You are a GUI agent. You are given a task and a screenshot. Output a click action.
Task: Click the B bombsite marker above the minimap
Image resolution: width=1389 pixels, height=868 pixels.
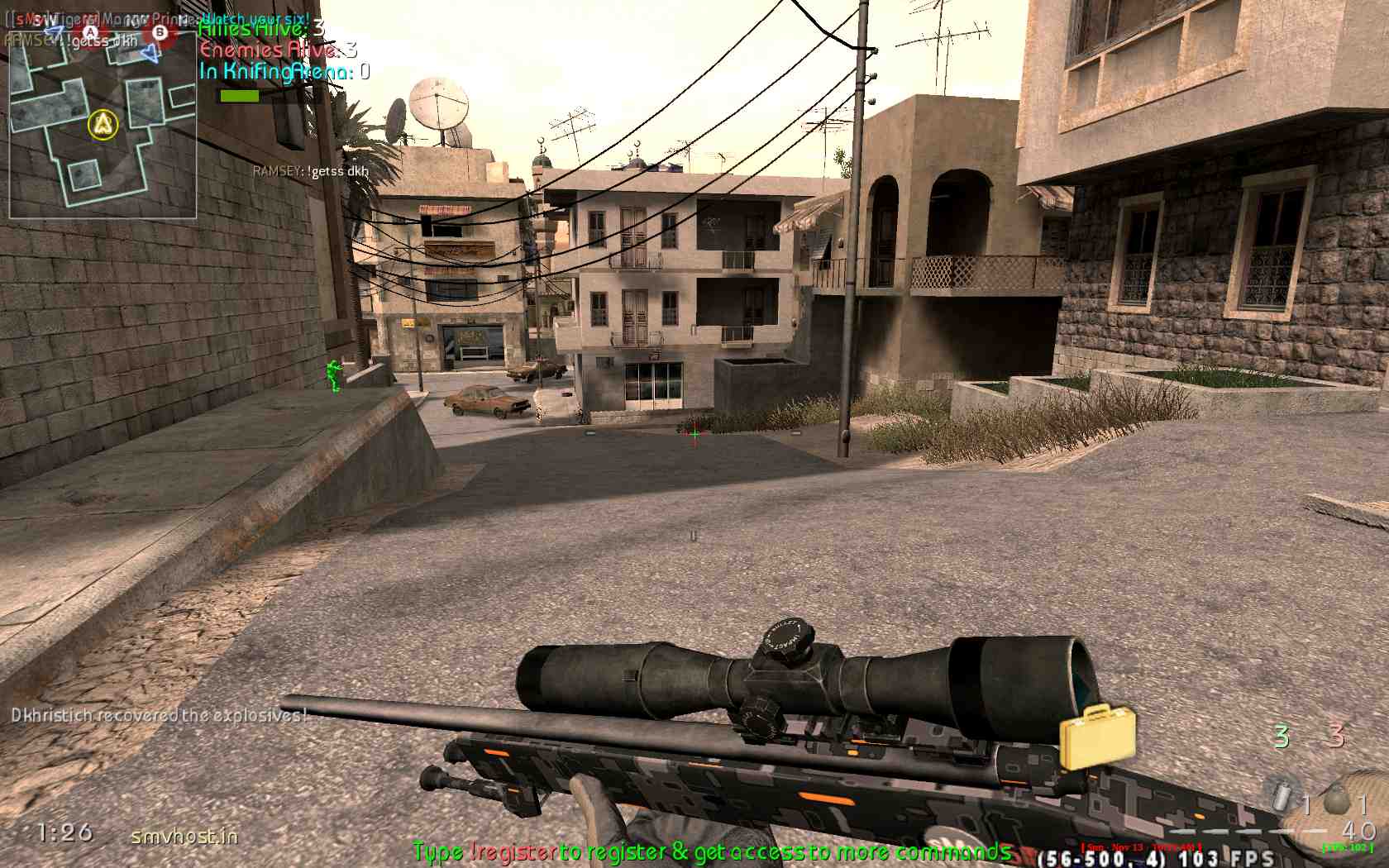(x=160, y=33)
